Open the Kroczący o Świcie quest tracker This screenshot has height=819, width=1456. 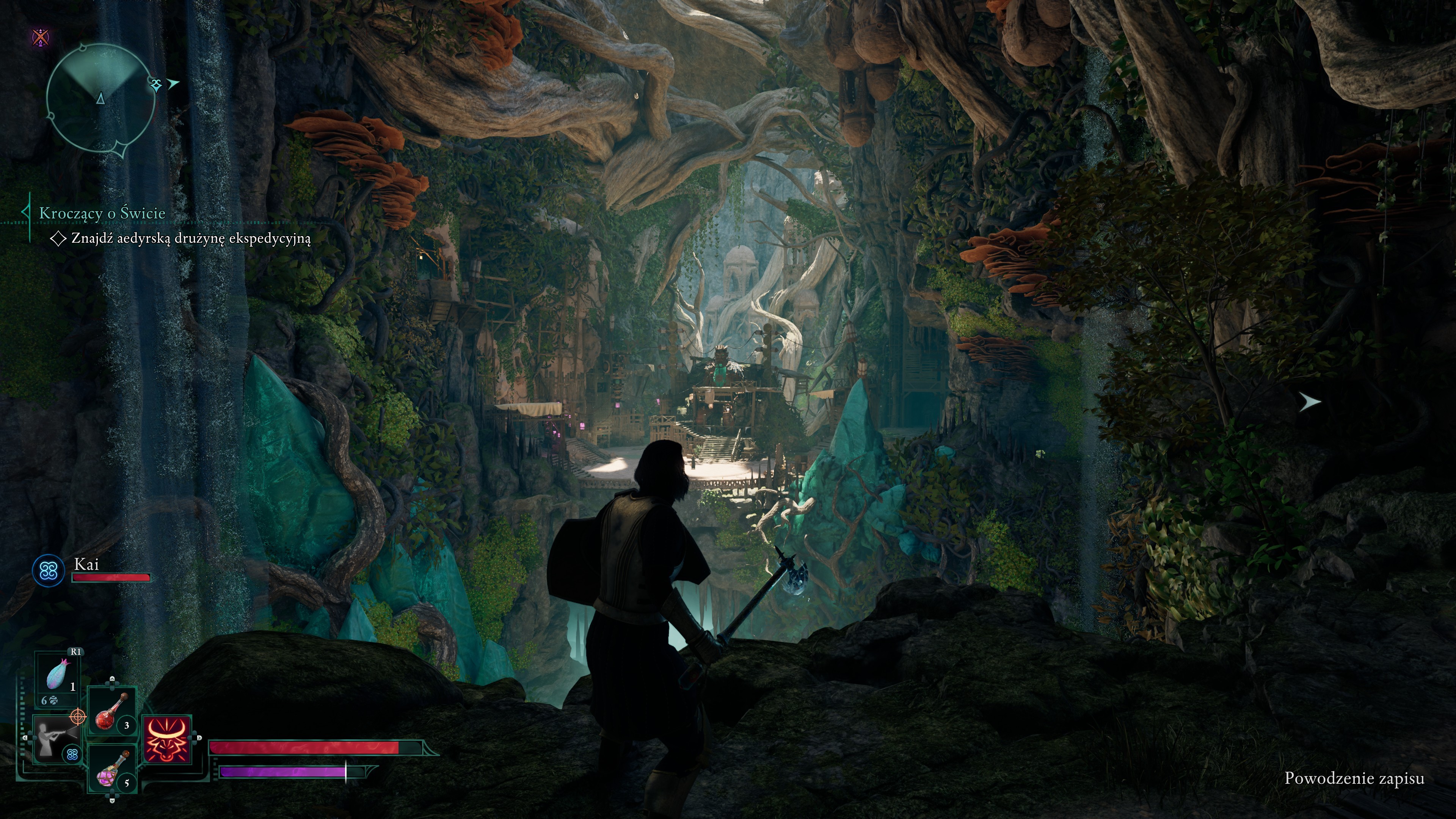click(102, 213)
